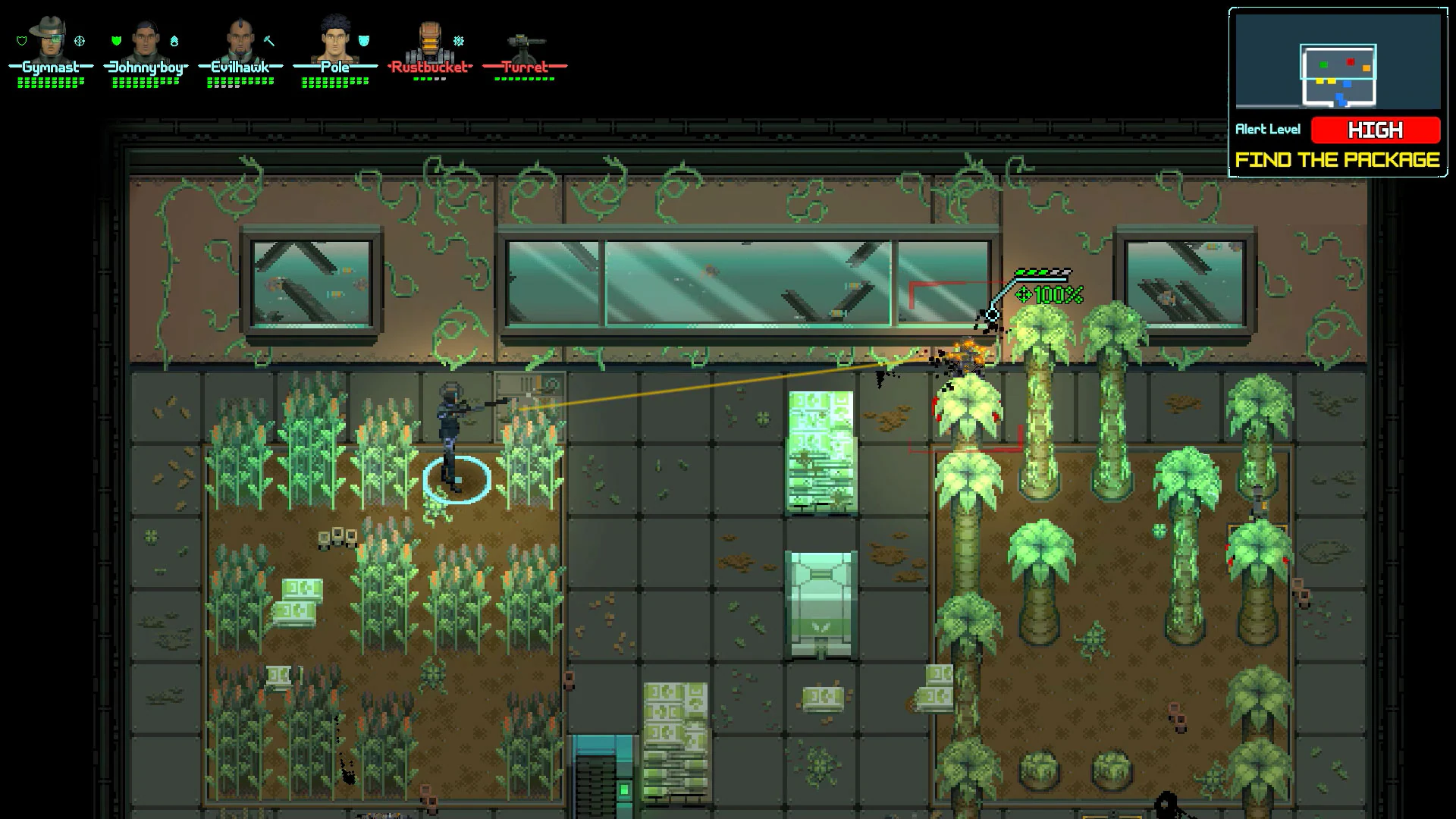1456x819 pixels.
Task: Click Evilhawk's hammer ability icon
Action: click(268, 41)
